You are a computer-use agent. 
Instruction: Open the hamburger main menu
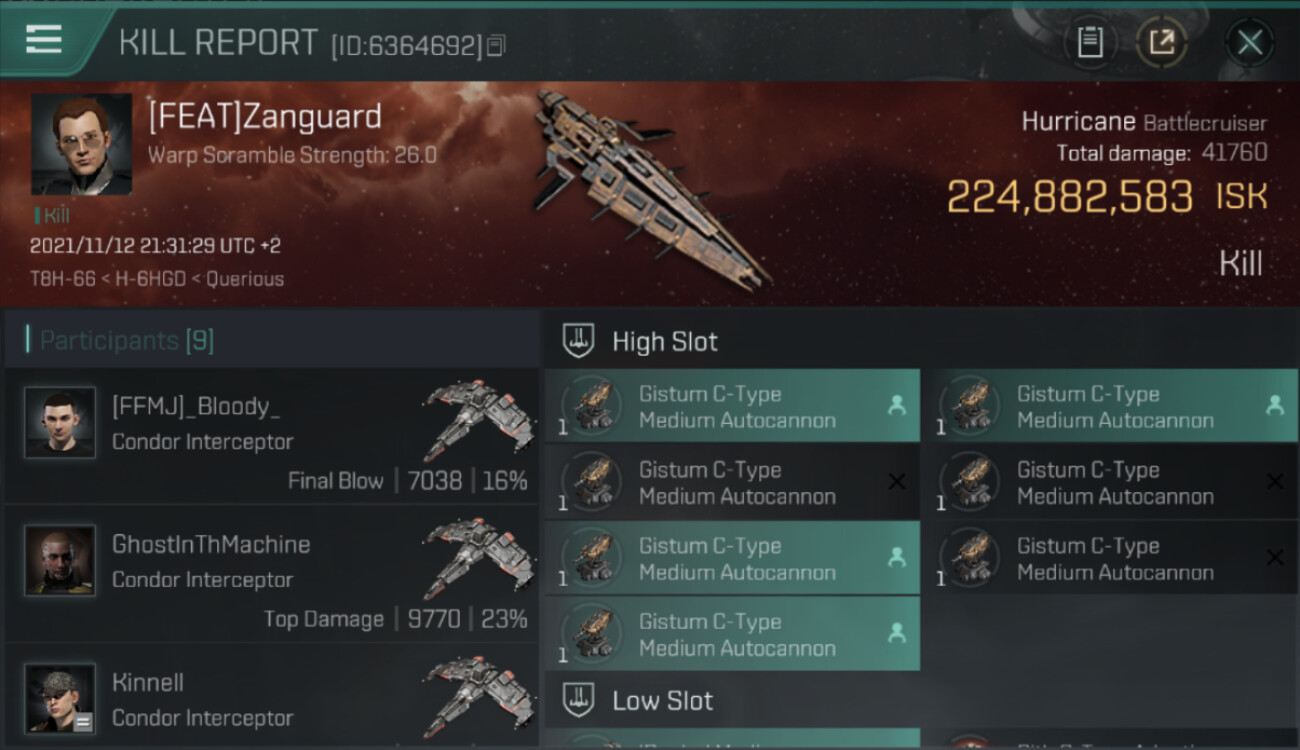click(x=44, y=40)
